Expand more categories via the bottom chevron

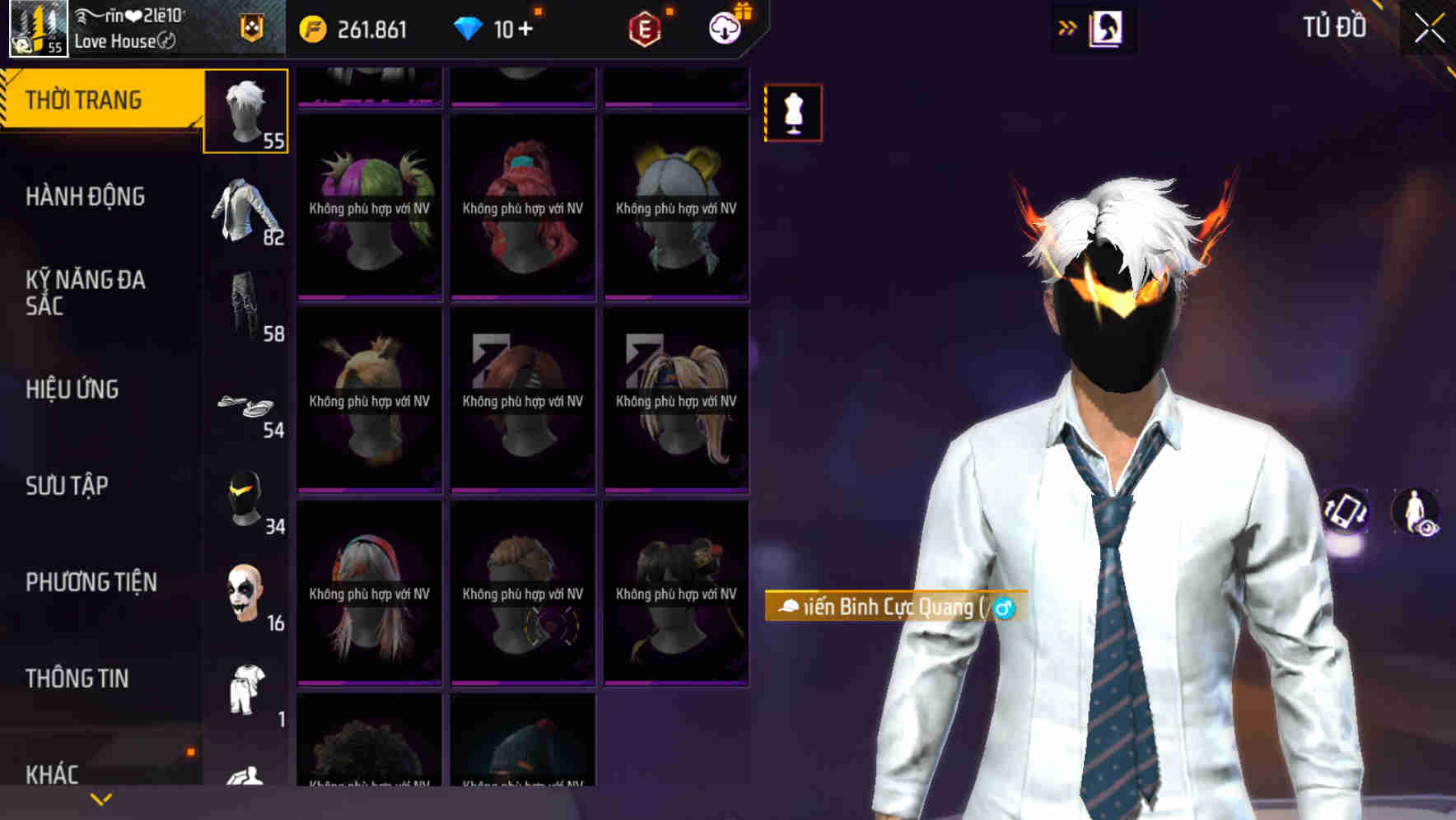pyautogui.click(x=99, y=799)
